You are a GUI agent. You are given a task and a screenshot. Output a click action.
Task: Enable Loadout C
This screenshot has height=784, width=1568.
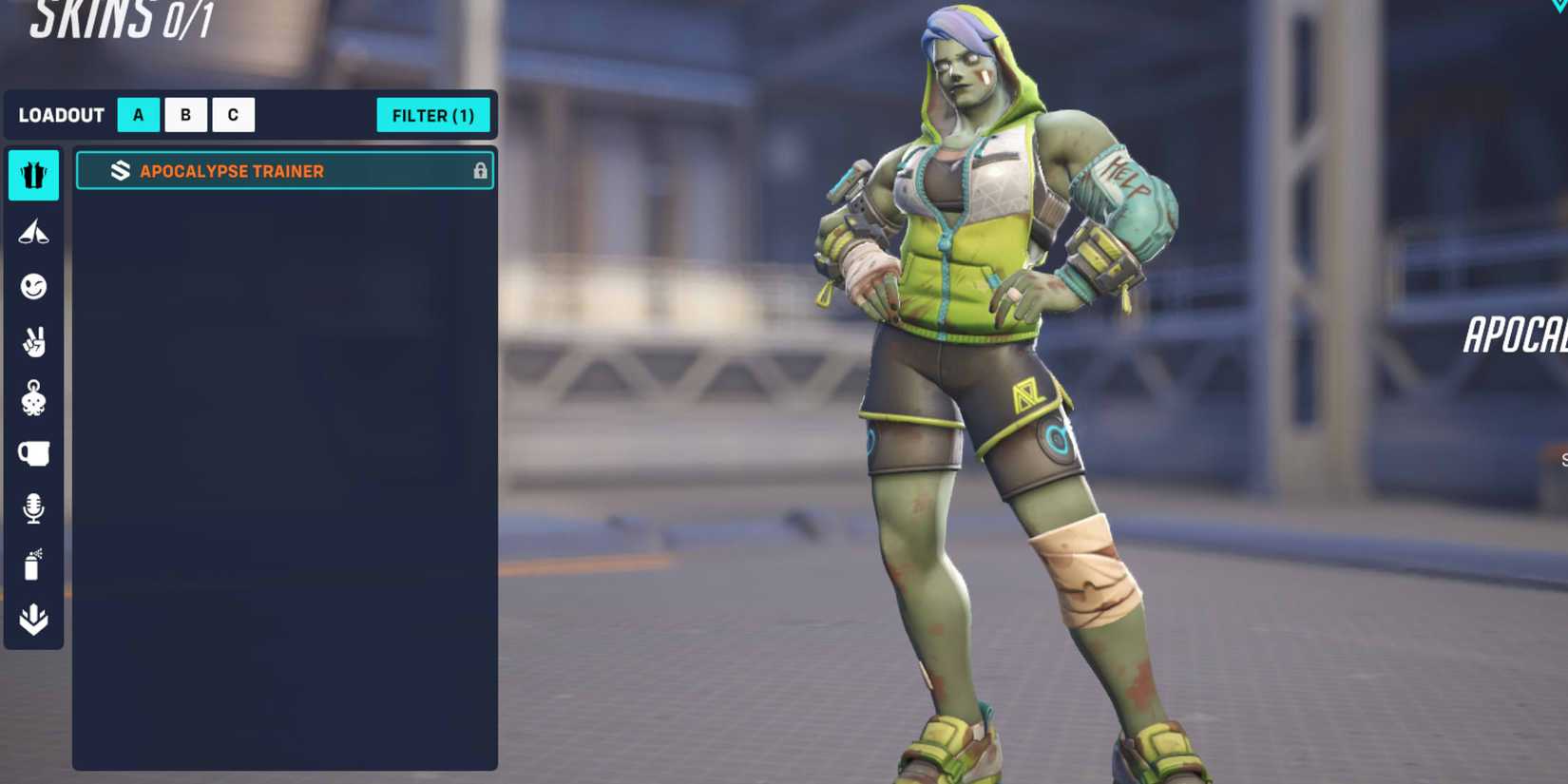click(x=233, y=114)
